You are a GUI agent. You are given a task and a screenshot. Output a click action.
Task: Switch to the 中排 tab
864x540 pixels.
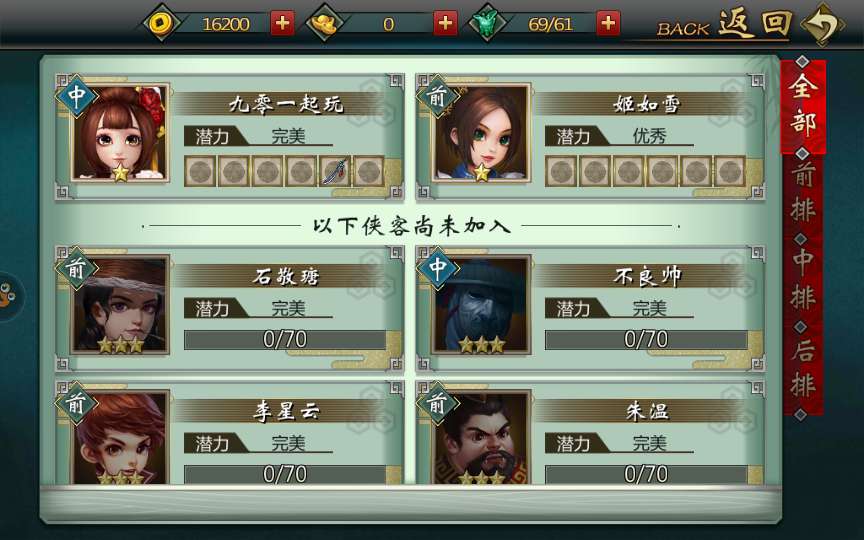tap(803, 279)
